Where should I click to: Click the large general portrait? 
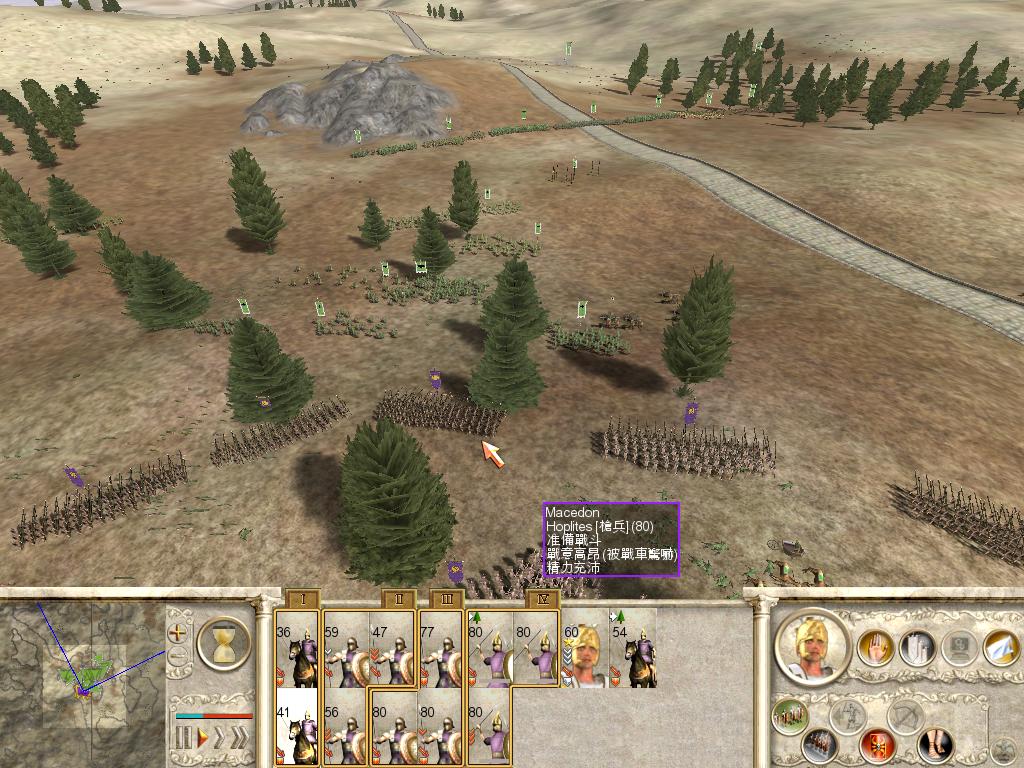[x=812, y=647]
